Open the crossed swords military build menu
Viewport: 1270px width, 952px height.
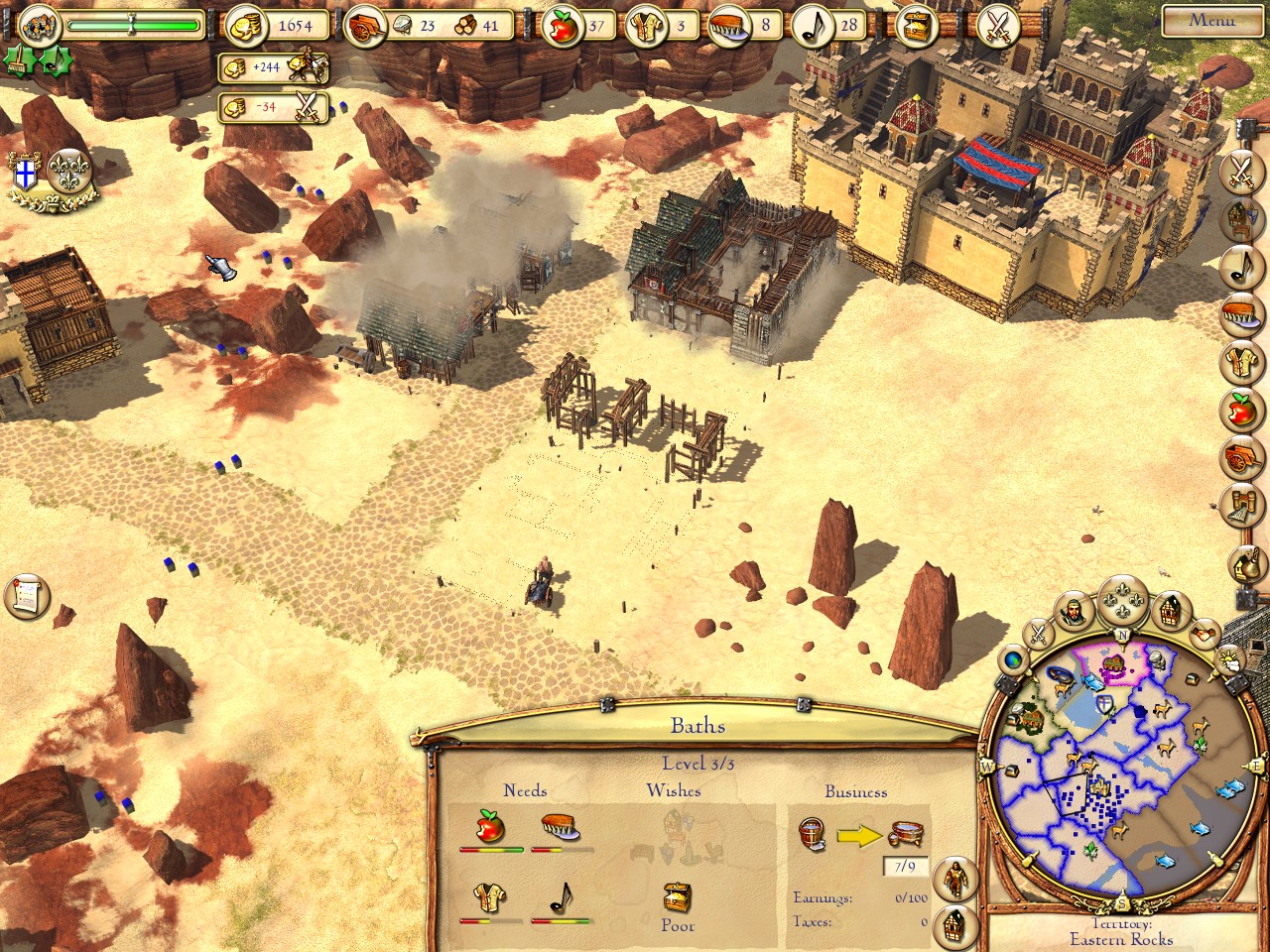(1240, 171)
